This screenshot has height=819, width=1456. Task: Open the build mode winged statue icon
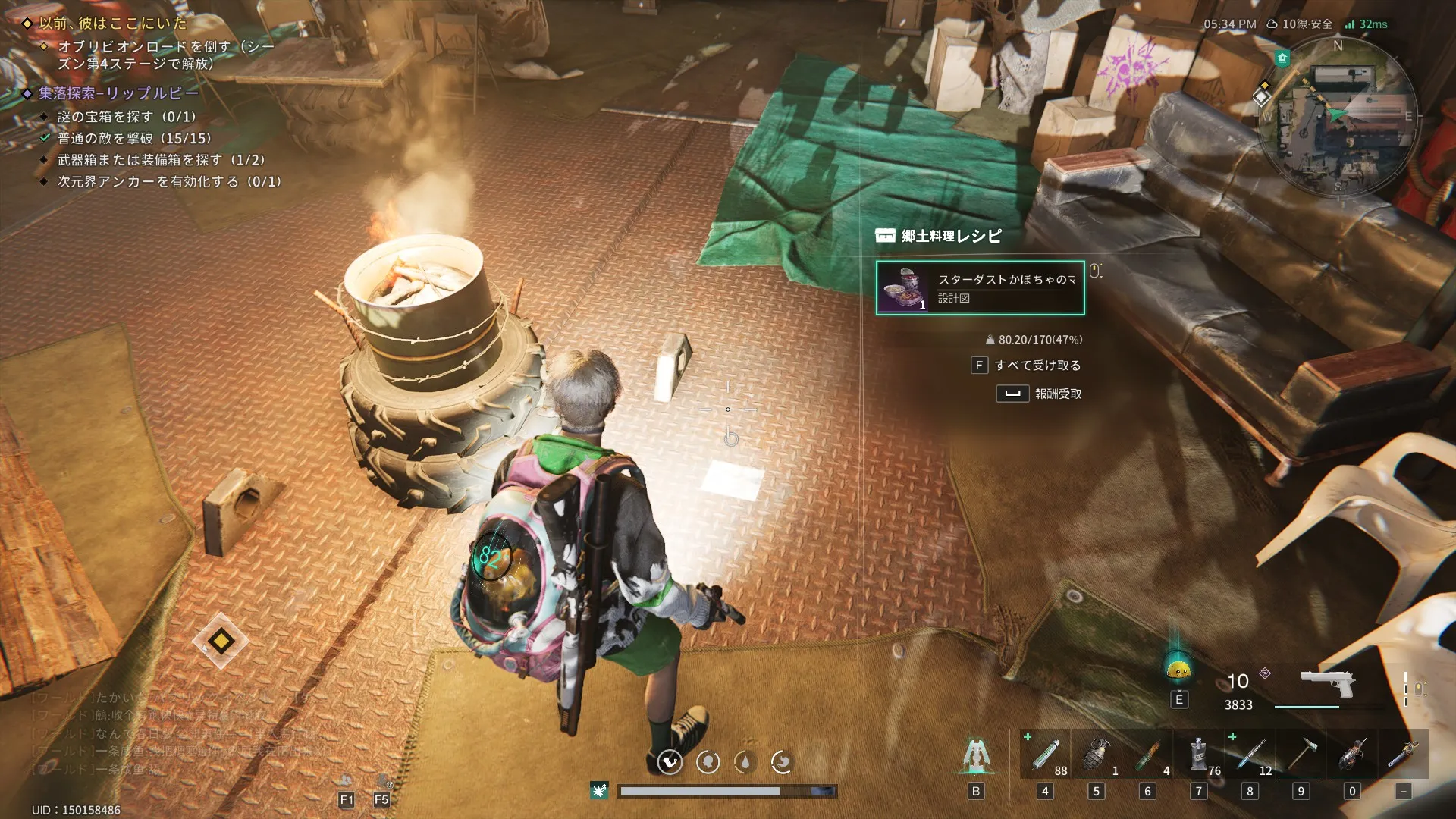tap(976, 756)
